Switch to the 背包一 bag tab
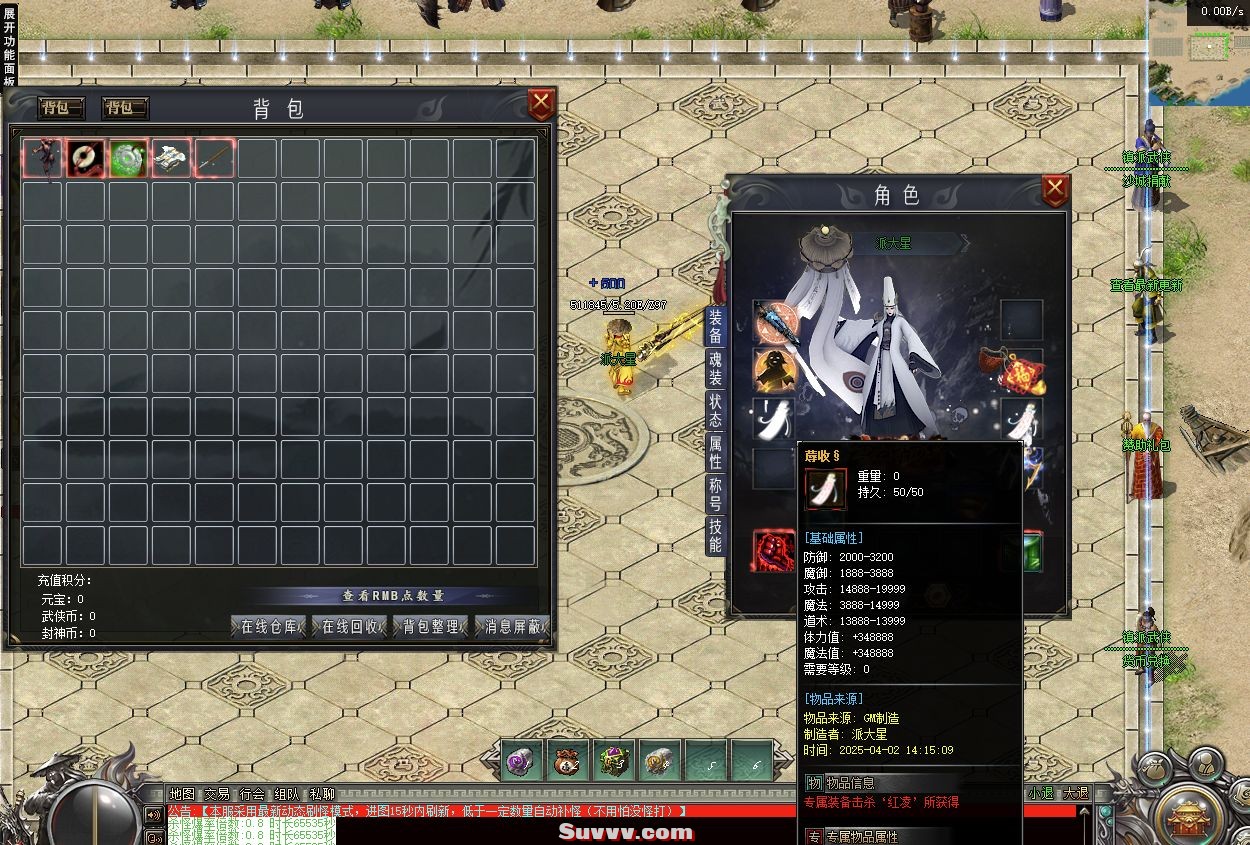 pyautogui.click(x=61, y=108)
